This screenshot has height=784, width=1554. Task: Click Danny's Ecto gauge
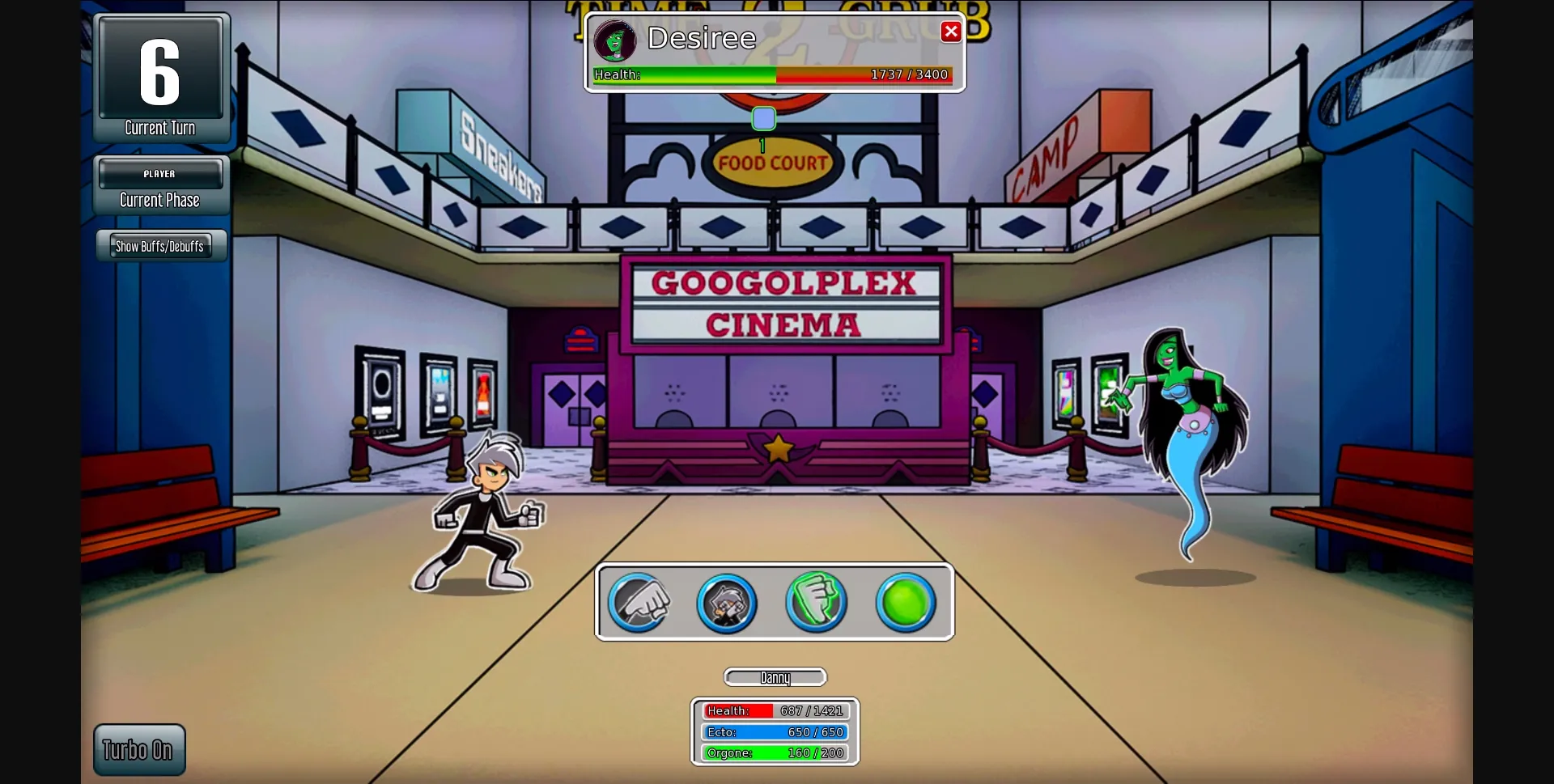click(775, 731)
